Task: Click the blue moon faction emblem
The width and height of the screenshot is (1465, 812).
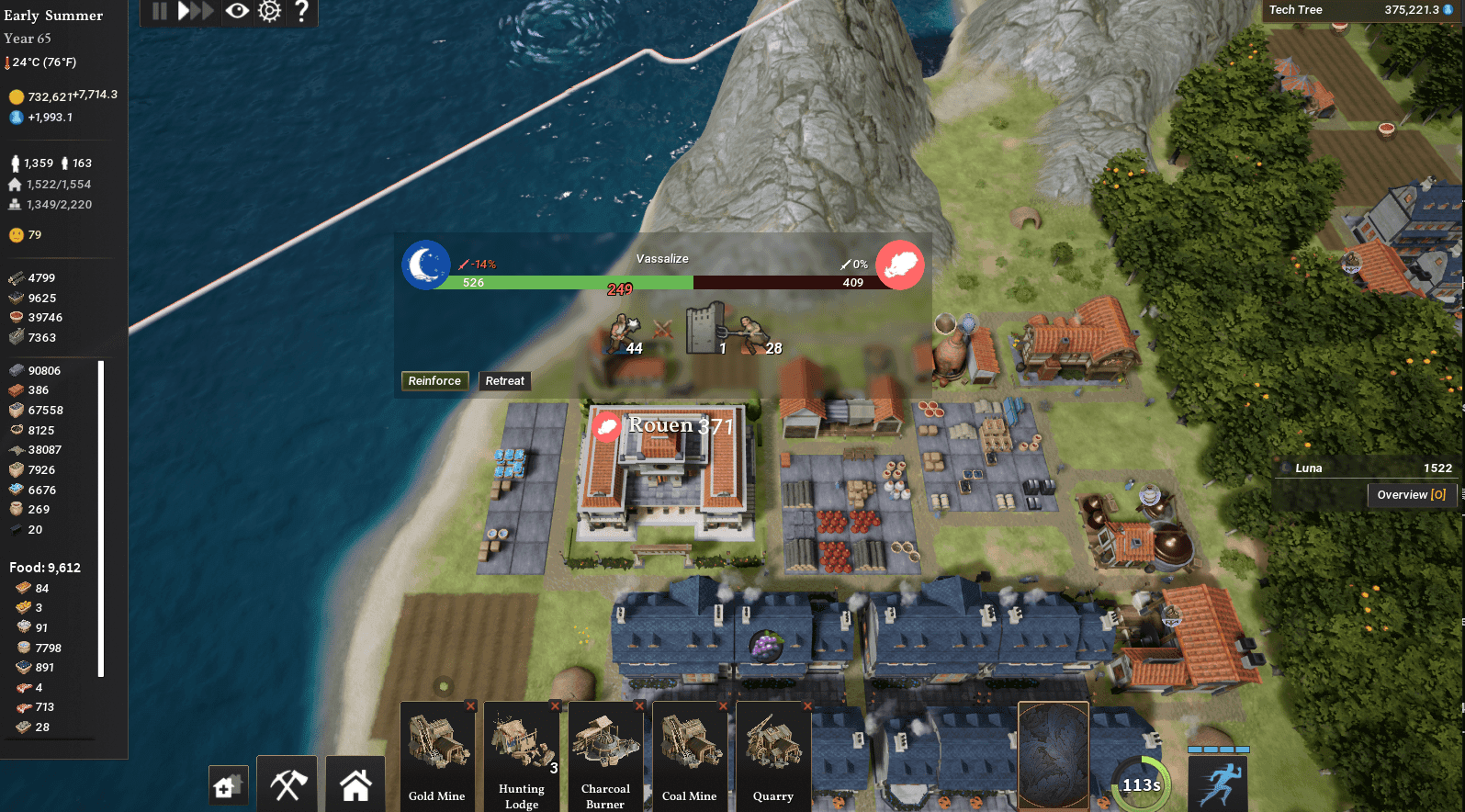Action: pyautogui.click(x=425, y=265)
